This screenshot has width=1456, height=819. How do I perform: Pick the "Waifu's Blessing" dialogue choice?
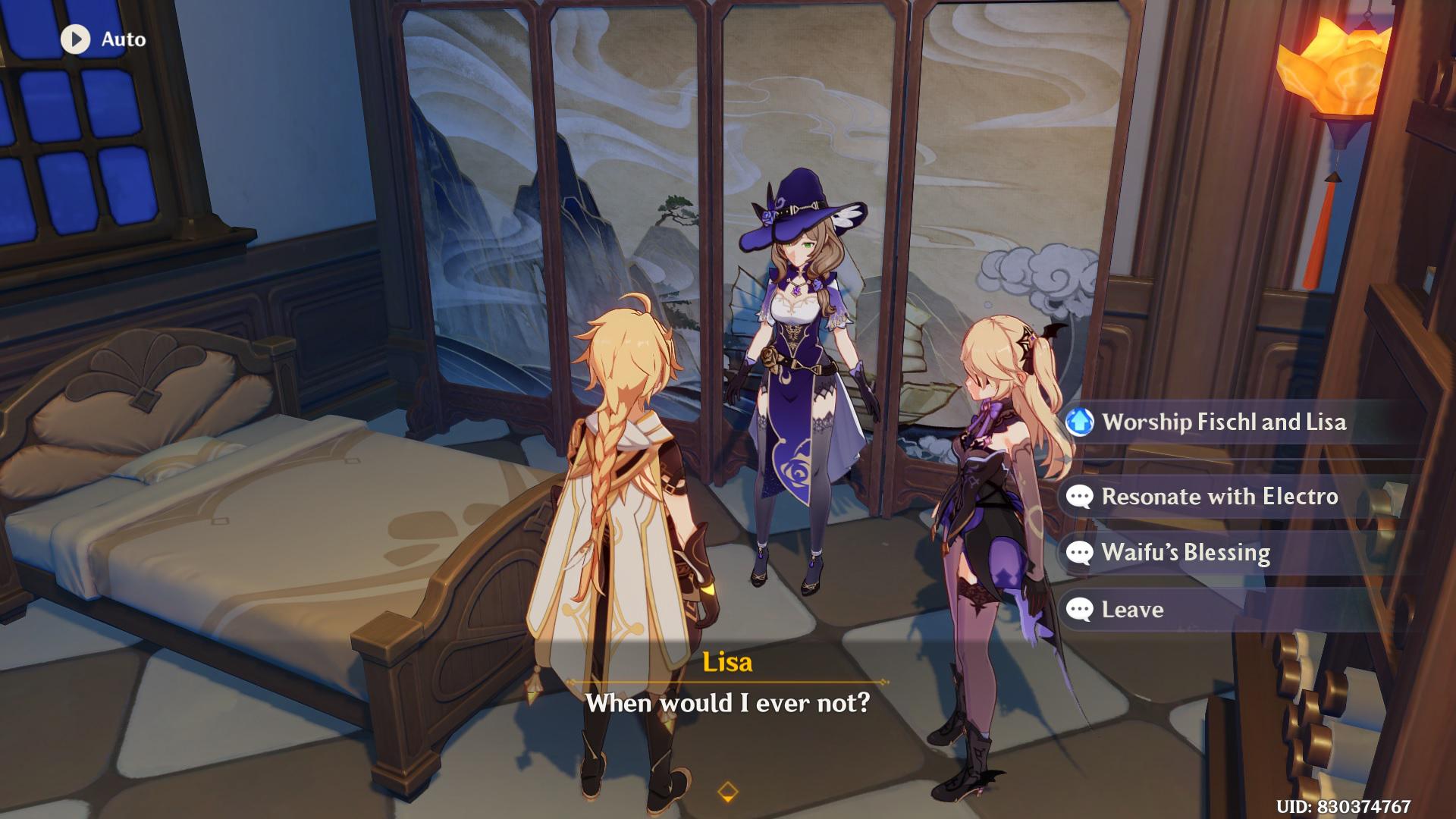(x=1185, y=553)
